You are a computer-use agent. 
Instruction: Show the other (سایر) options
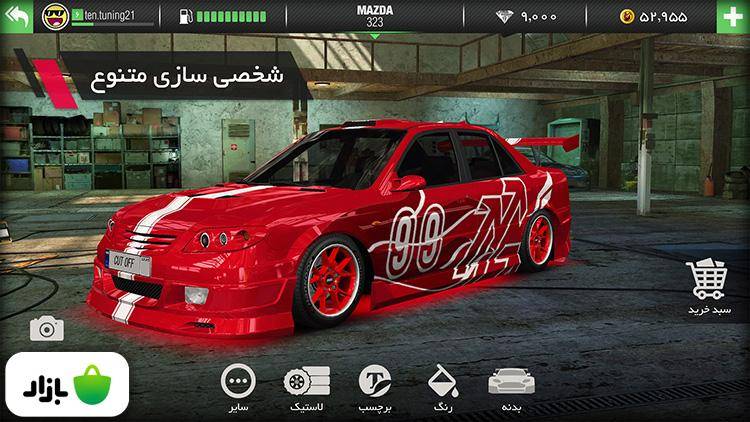(238, 388)
